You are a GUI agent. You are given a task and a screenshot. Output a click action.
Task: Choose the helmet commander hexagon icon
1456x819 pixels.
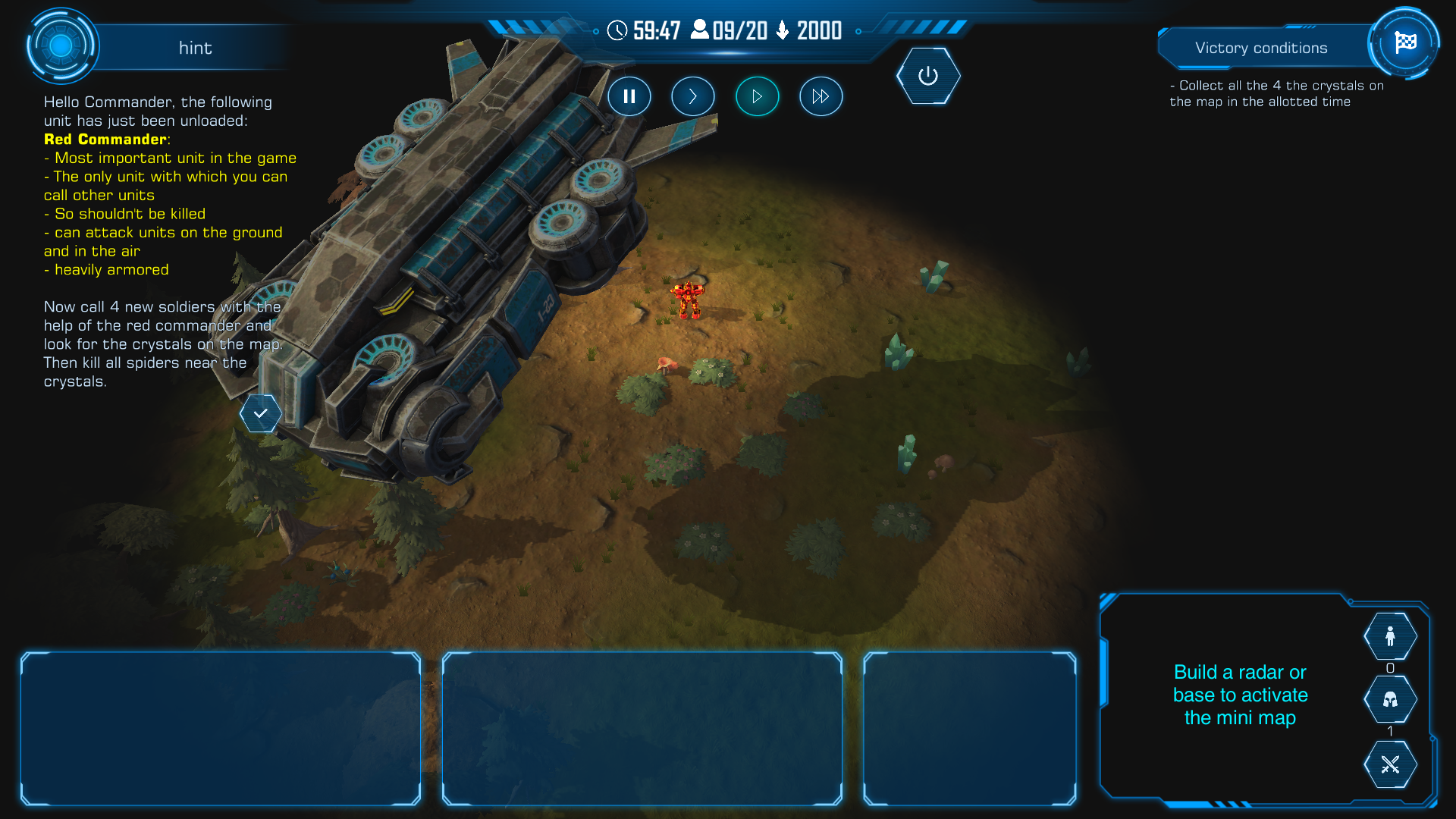click(1390, 699)
